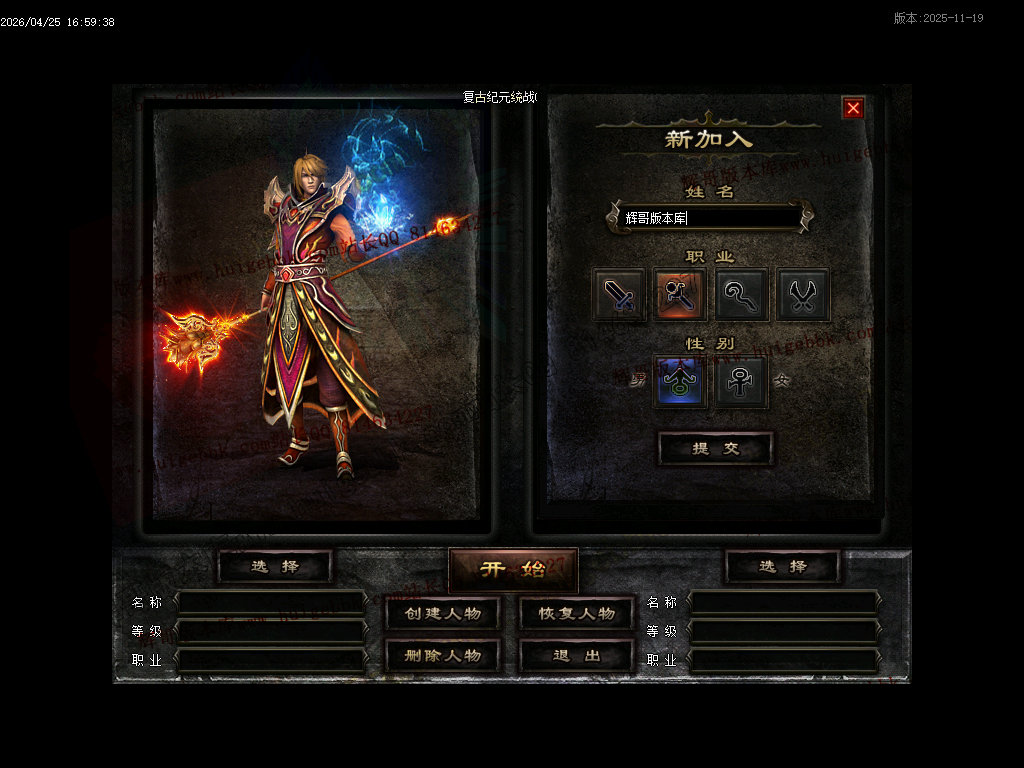Select the female gender symbol
Viewport: 1024px width, 768px height.
(x=741, y=382)
